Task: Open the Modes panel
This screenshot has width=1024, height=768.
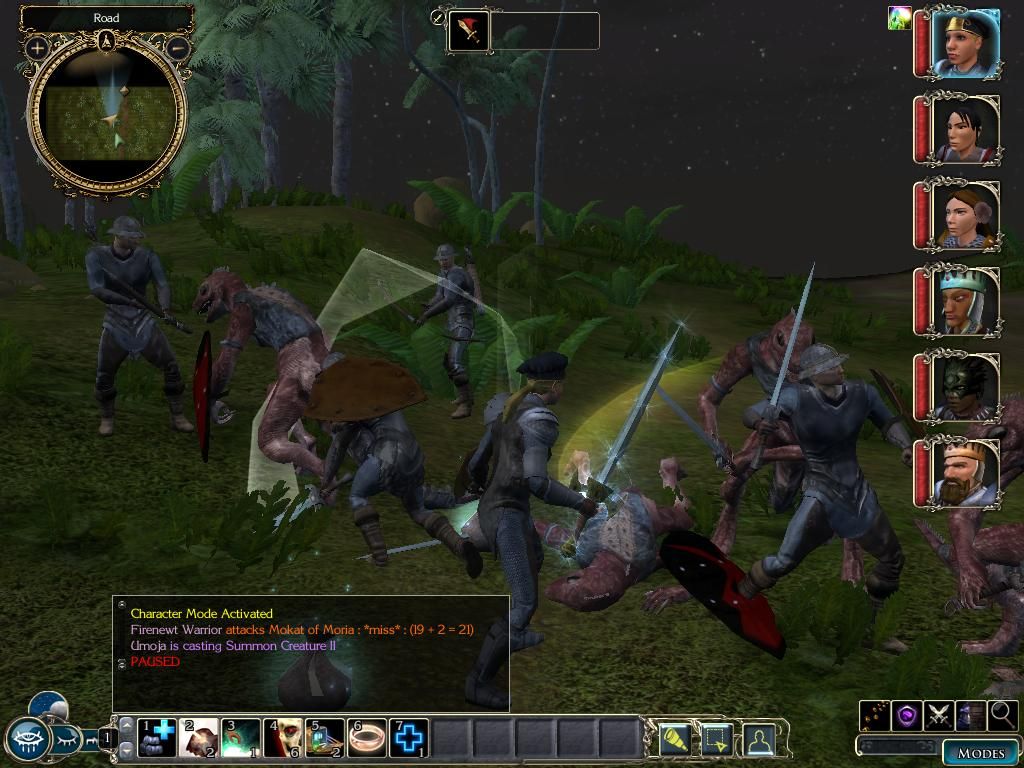Action: coord(980,753)
